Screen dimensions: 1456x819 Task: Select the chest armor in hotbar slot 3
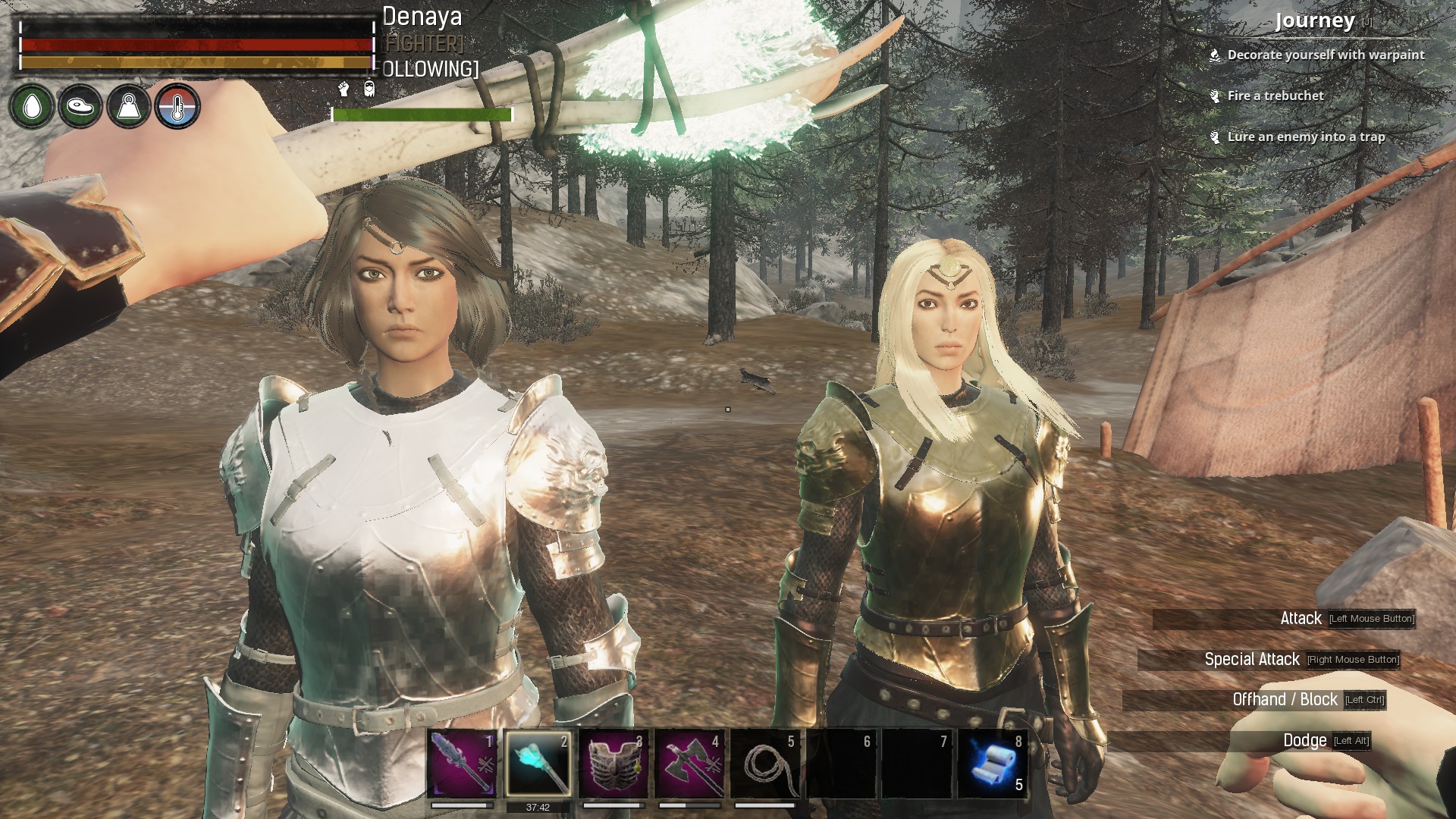(x=613, y=764)
